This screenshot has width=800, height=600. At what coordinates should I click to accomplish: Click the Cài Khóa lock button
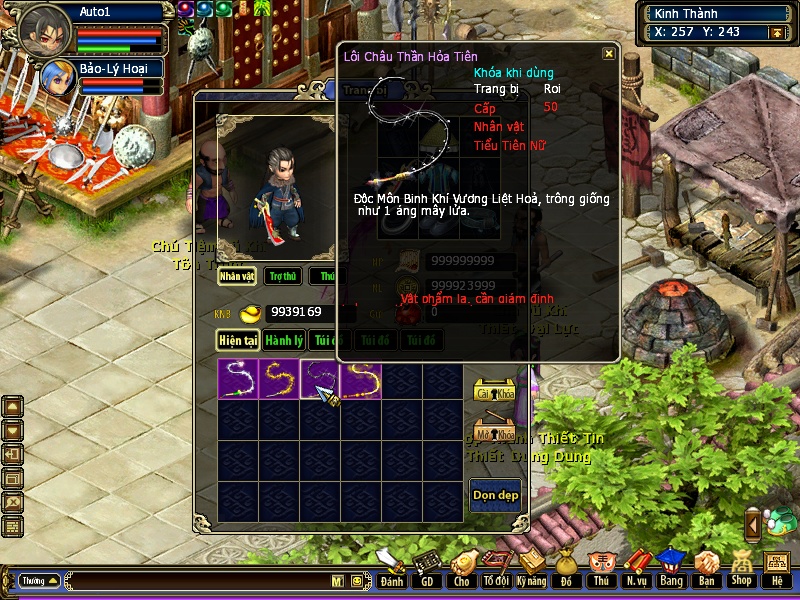tap(495, 391)
